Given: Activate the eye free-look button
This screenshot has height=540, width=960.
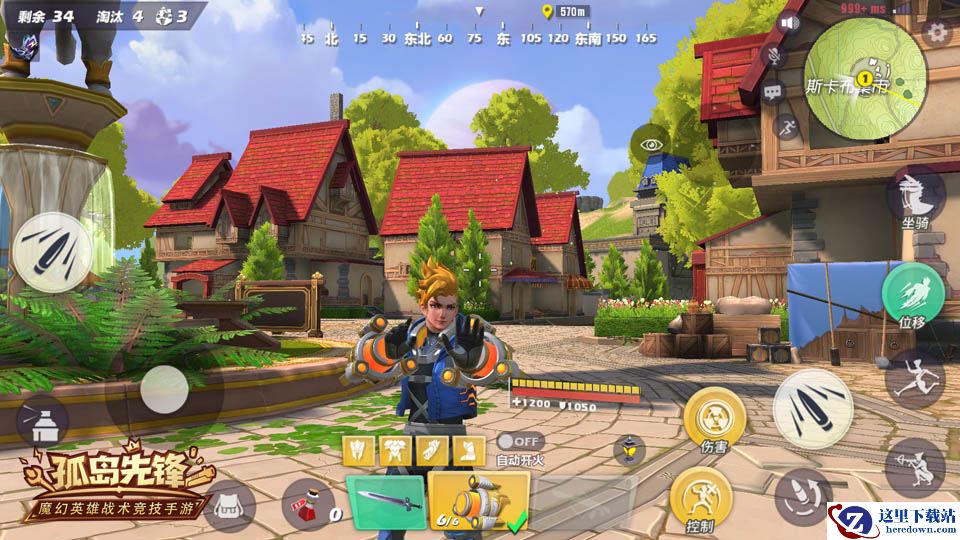Looking at the screenshot, I should pyautogui.click(x=651, y=145).
